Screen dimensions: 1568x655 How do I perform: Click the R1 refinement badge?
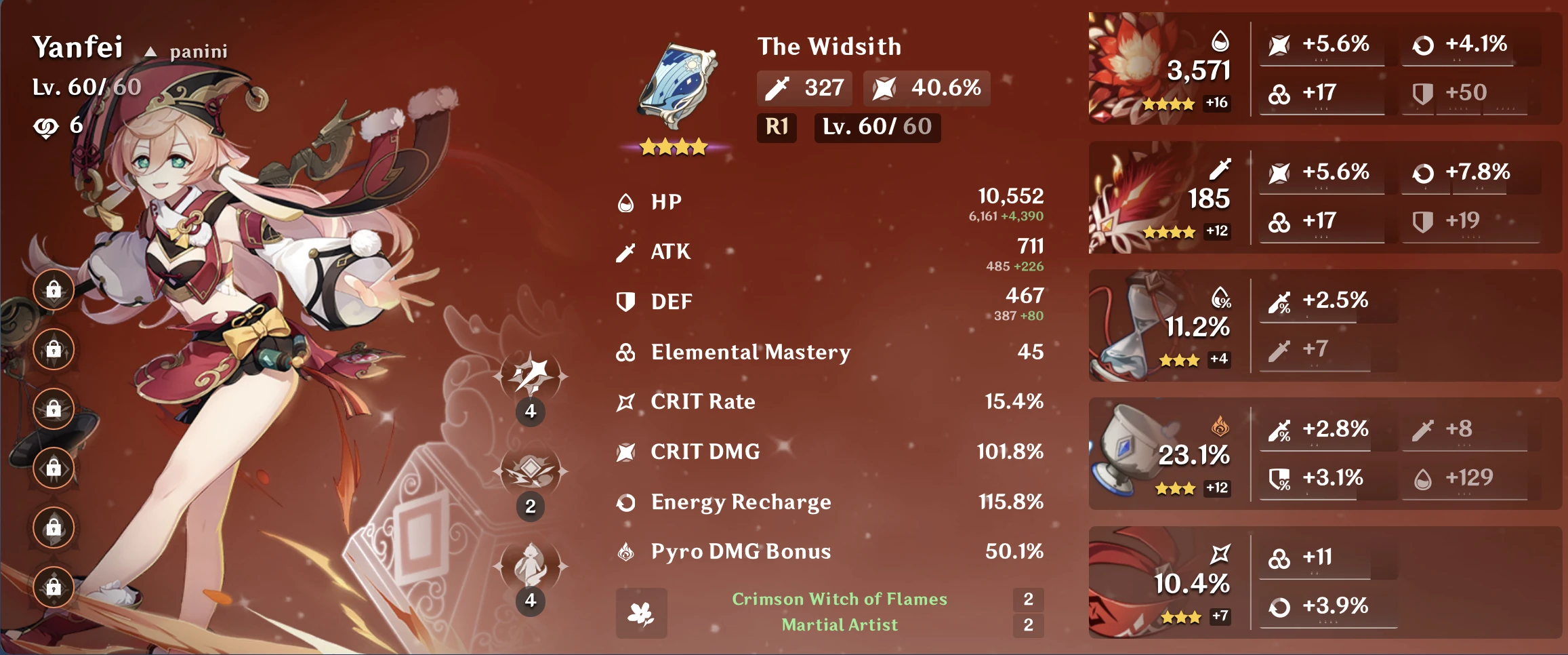(777, 127)
